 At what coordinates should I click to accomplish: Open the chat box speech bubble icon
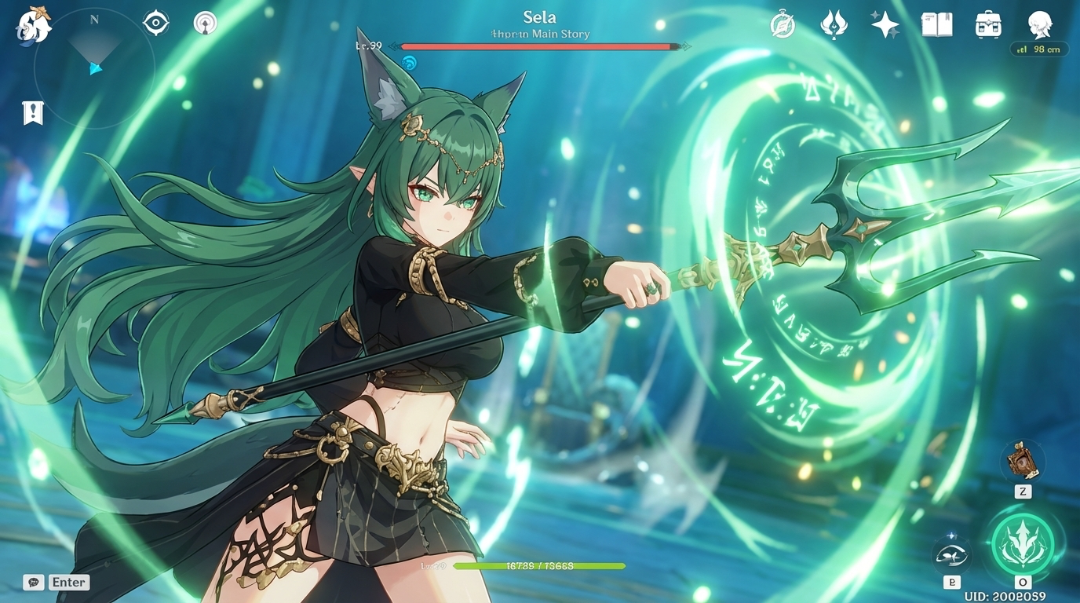click(x=34, y=582)
